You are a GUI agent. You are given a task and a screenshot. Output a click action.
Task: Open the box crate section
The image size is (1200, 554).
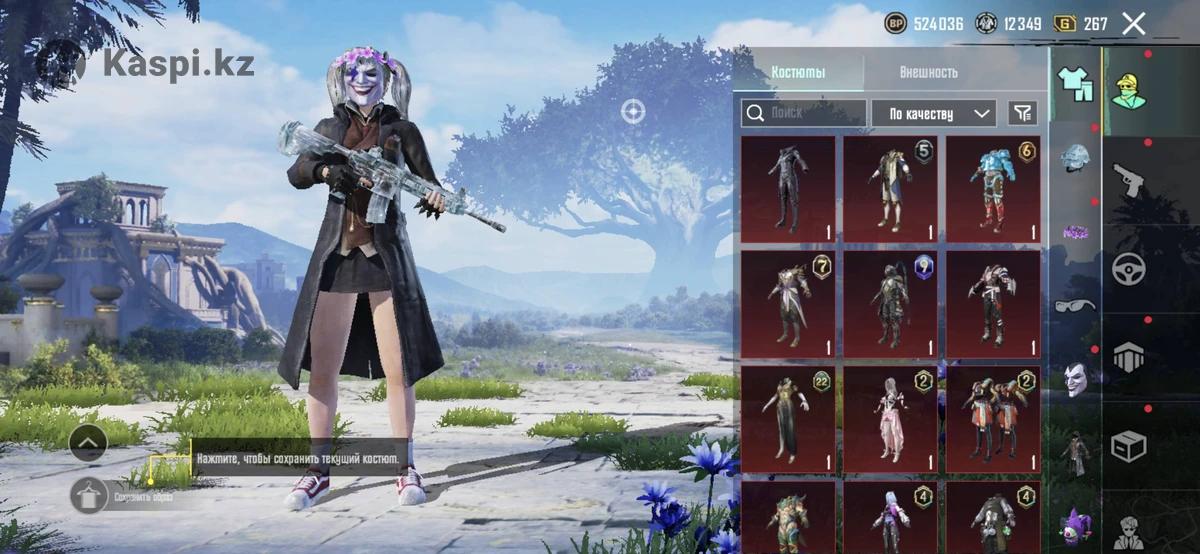[1130, 445]
